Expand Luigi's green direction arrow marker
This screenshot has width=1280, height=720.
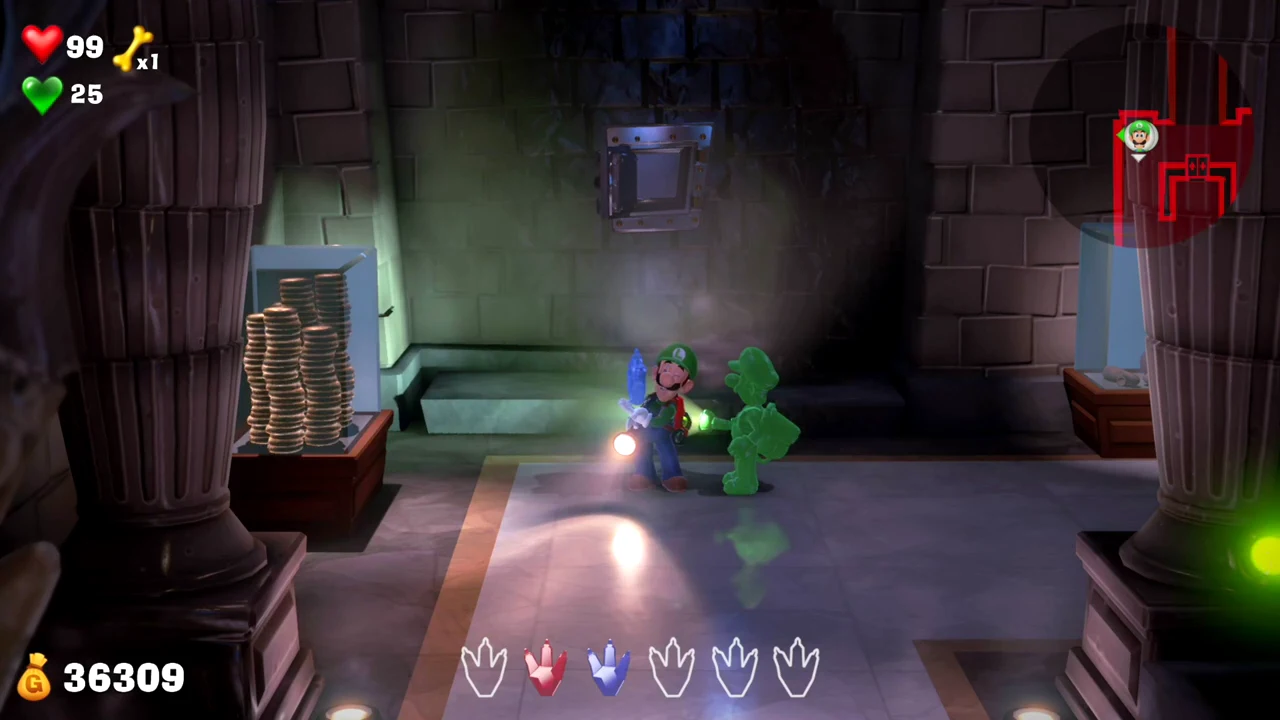point(1121,133)
